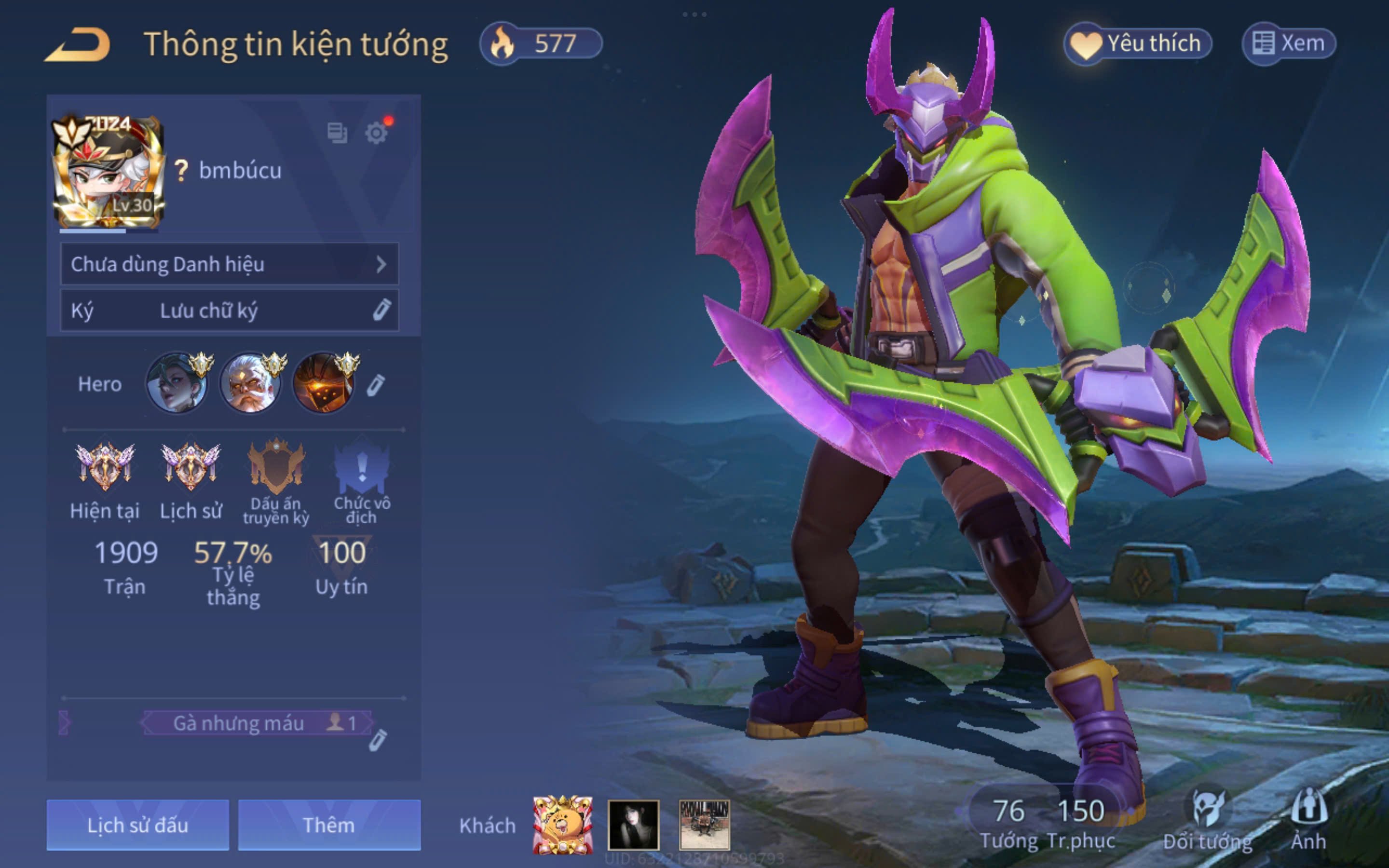1389x868 pixels.
Task: Open the profile settings gear icon
Action: [x=377, y=133]
